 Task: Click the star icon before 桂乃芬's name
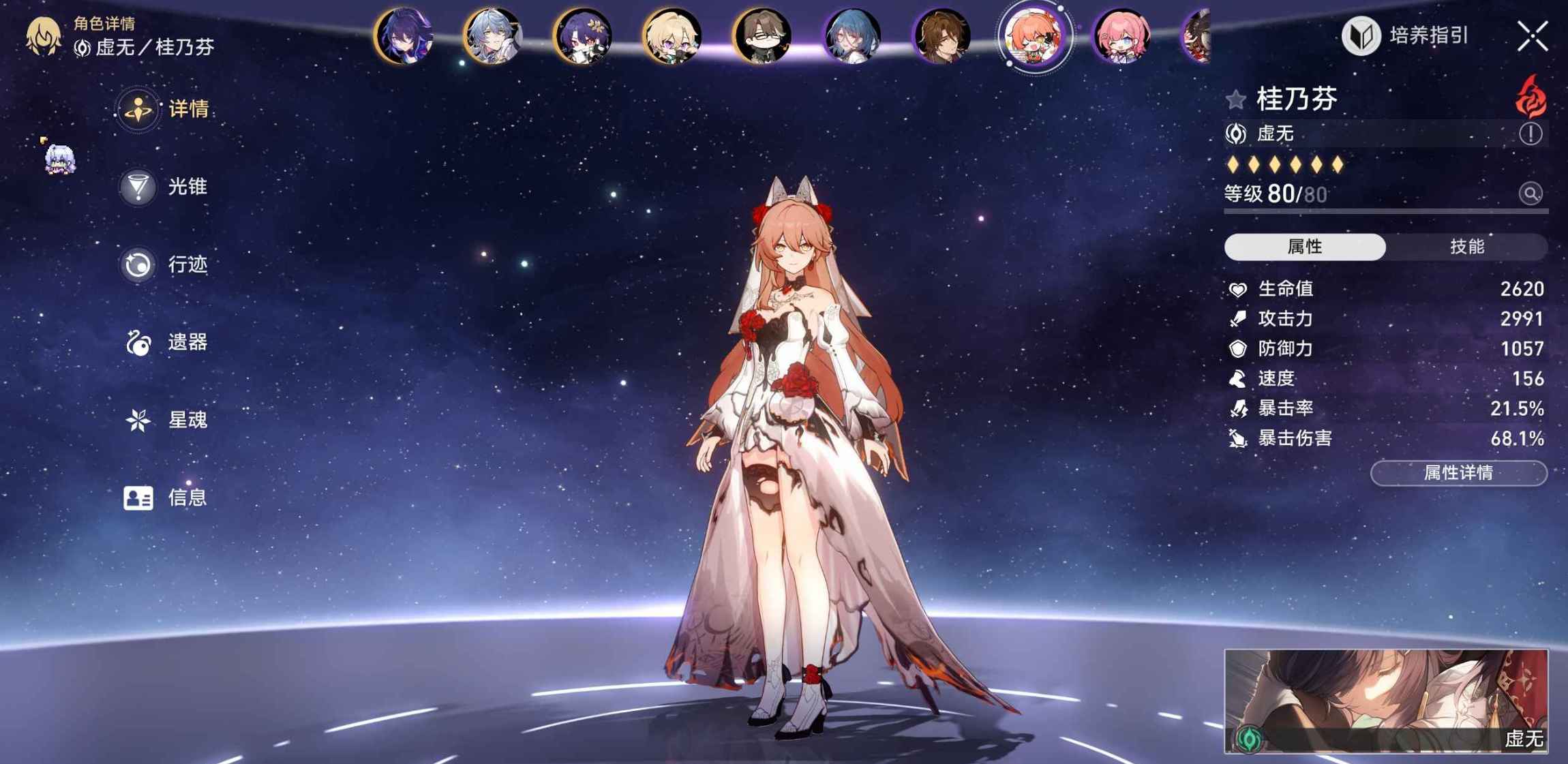(x=1235, y=97)
